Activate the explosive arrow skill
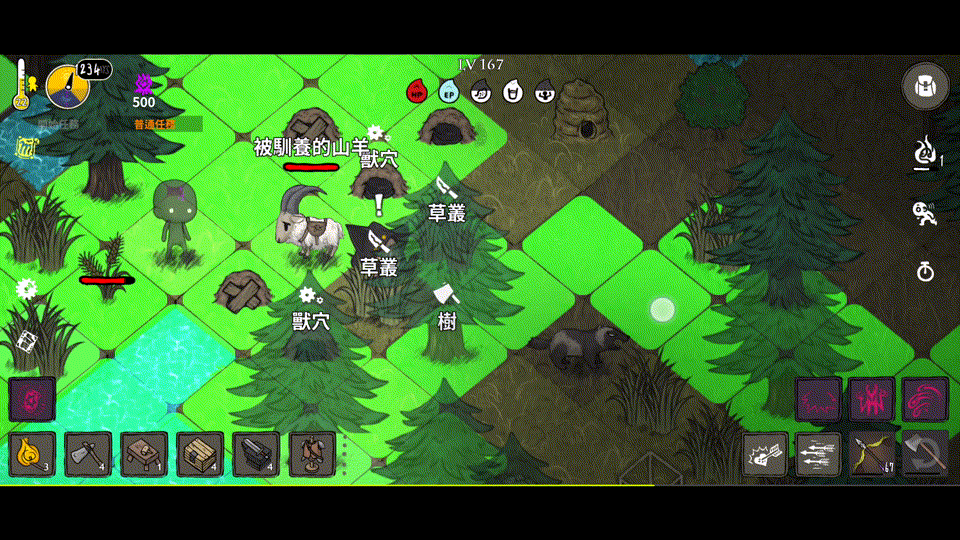Viewport: 960px width, 540px height. tap(765, 455)
